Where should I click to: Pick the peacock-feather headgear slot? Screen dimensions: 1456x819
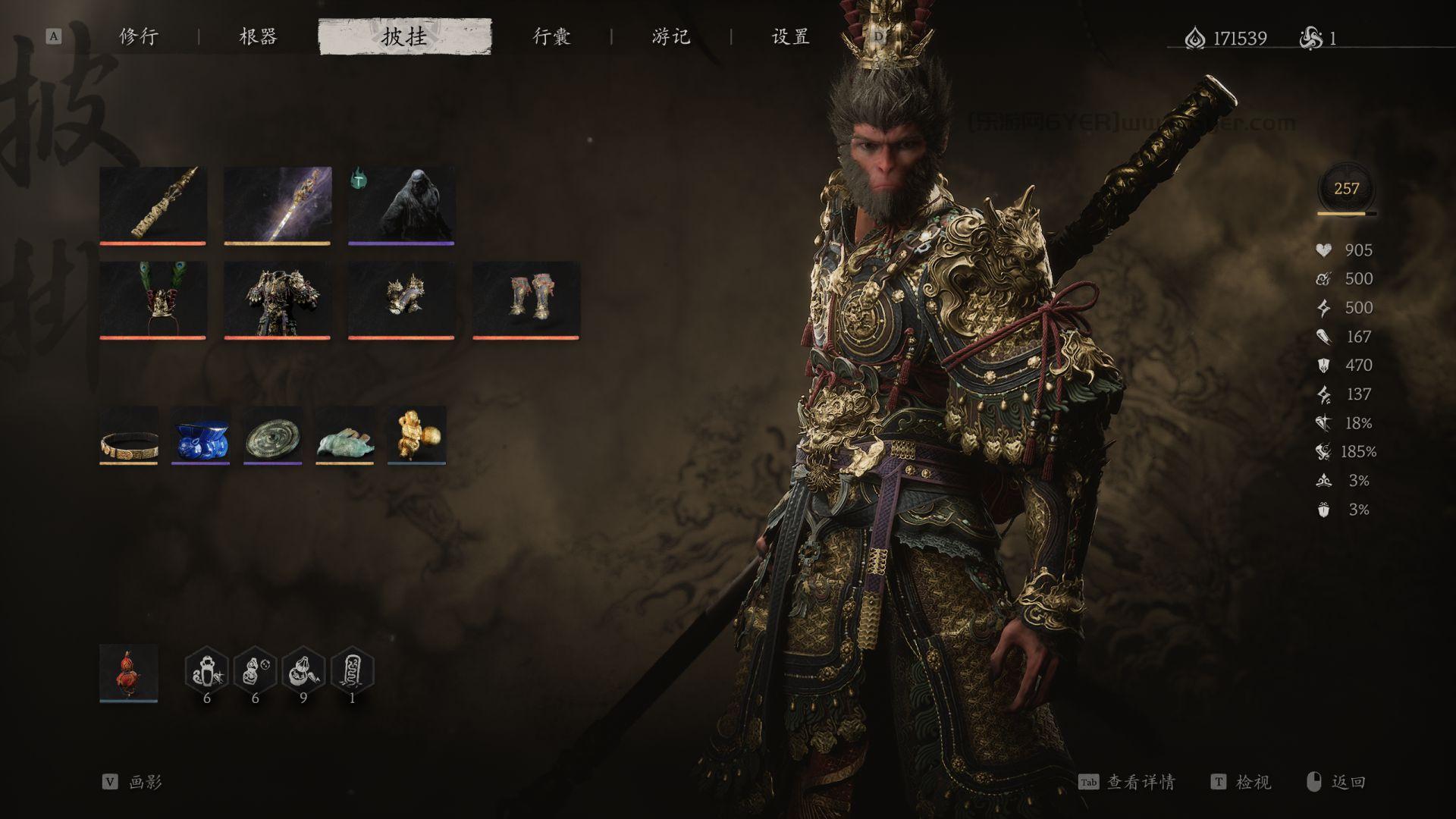152,300
